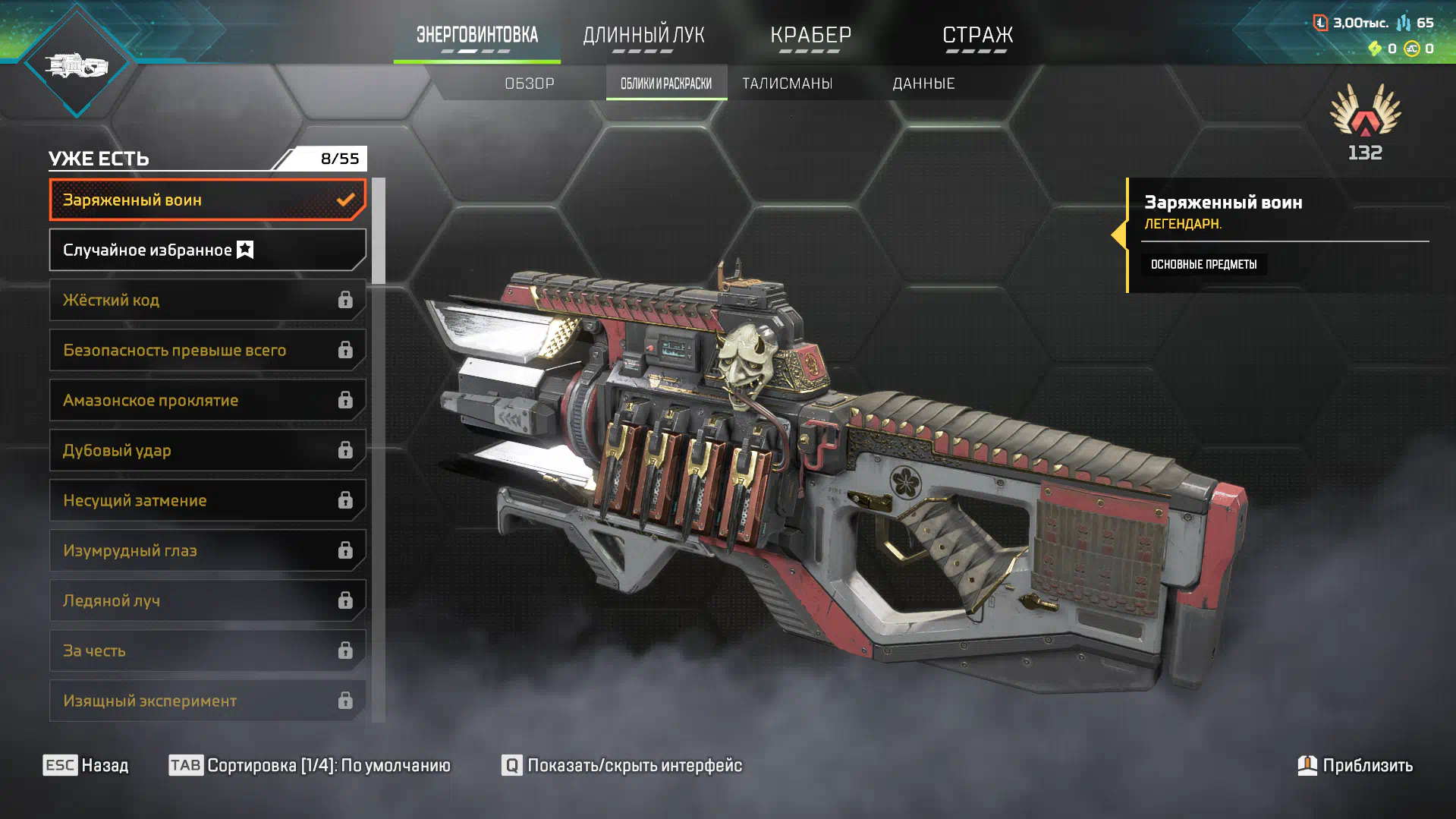
Task: Open the Основные предметы tag
Action: (x=1203, y=264)
